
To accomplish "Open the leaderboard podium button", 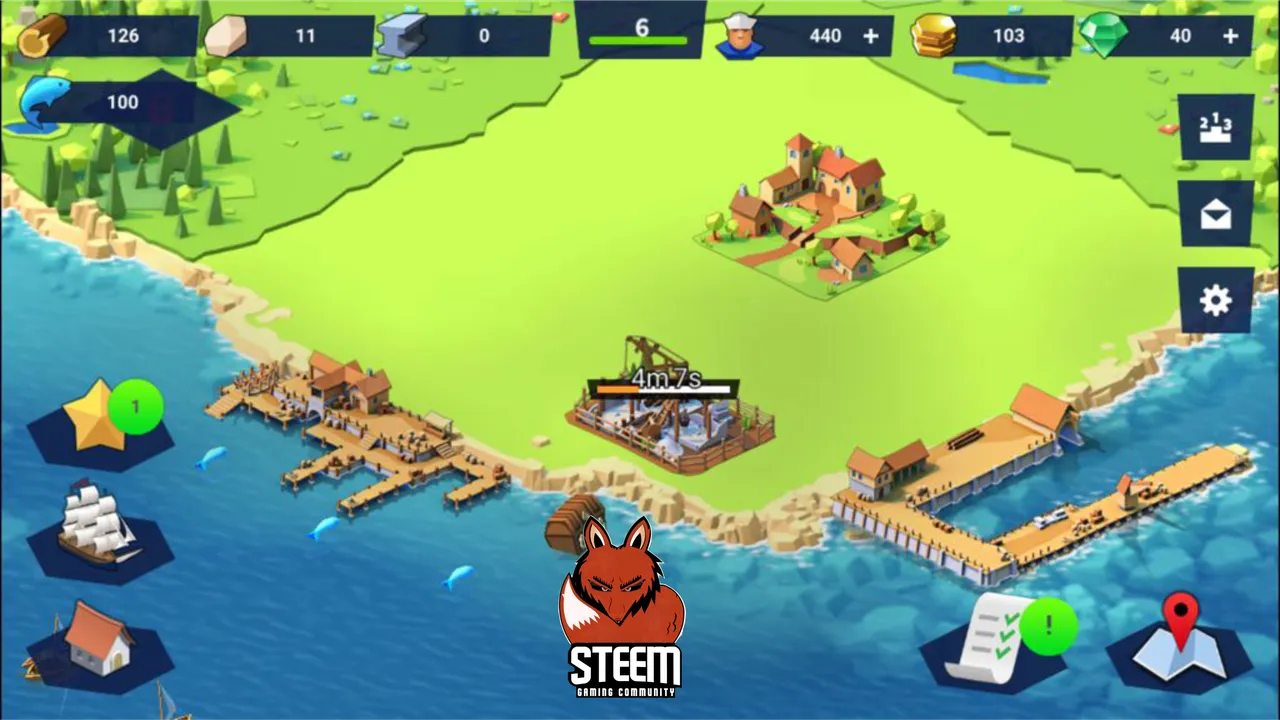I will tap(1215, 127).
